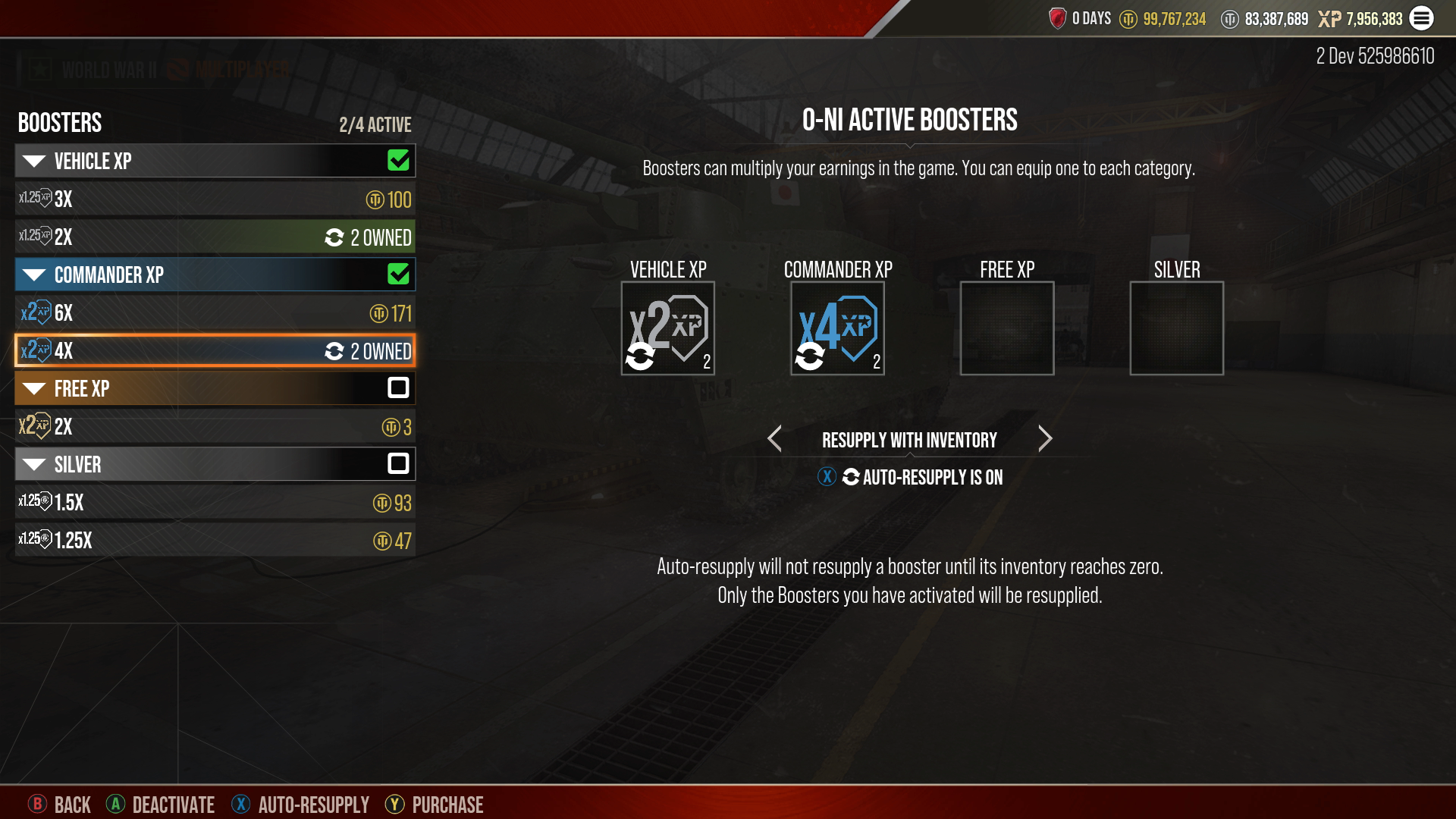
Task: Collapse the Vehicle XP category
Action: click(35, 161)
